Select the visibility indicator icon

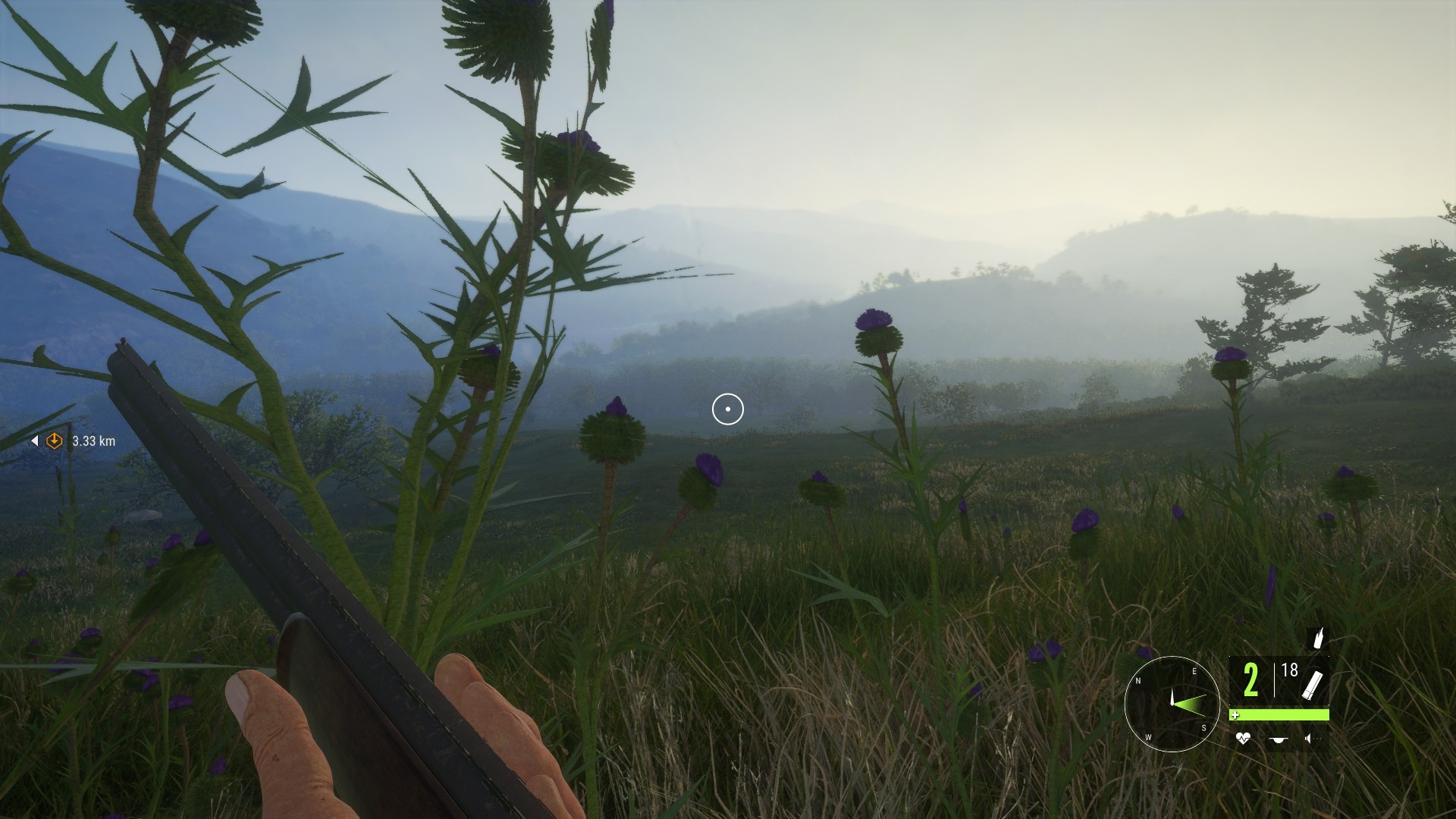(1279, 739)
